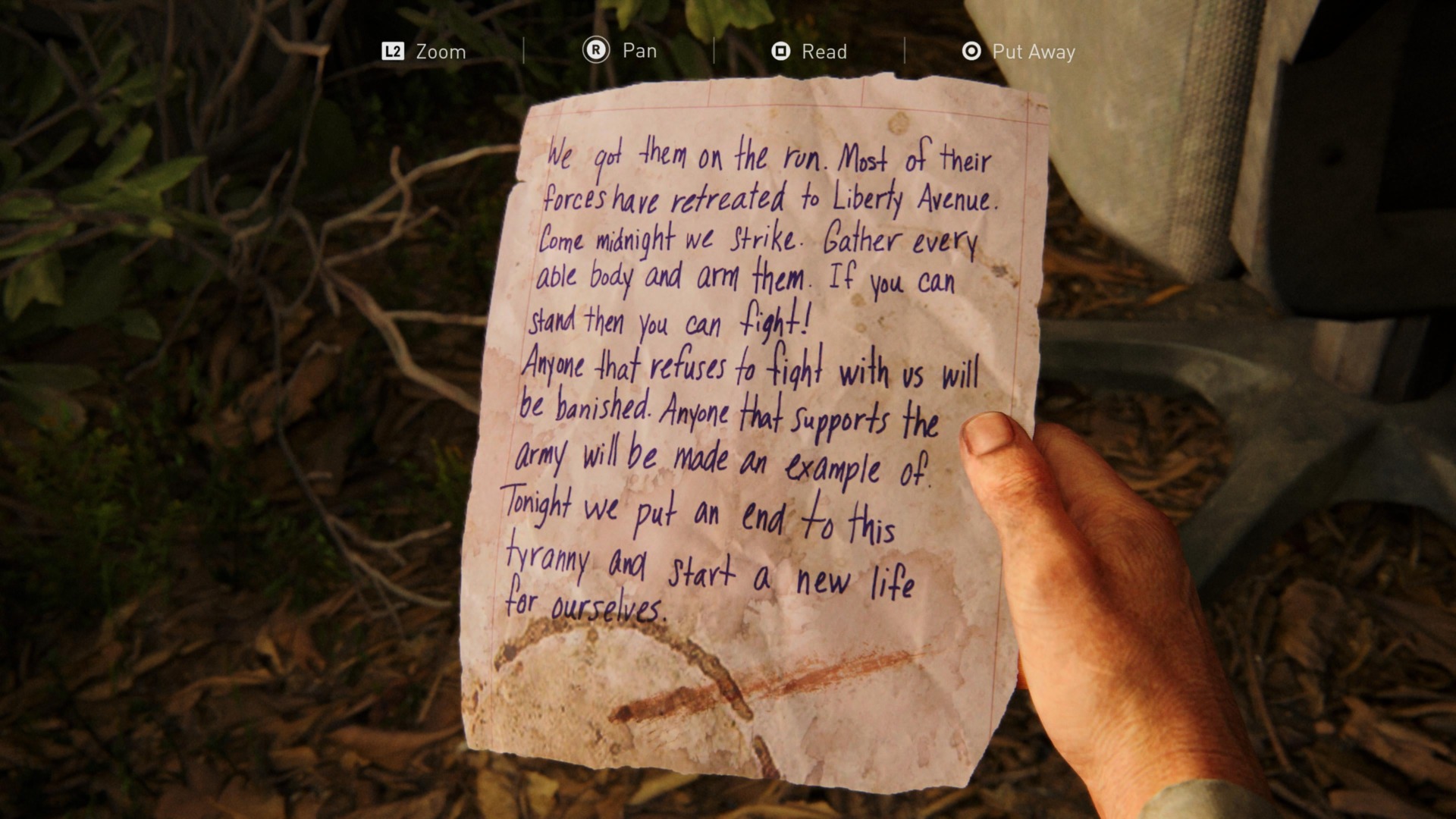Click the Pan control prompt
1456x819 pixels.
pyautogui.click(x=620, y=51)
